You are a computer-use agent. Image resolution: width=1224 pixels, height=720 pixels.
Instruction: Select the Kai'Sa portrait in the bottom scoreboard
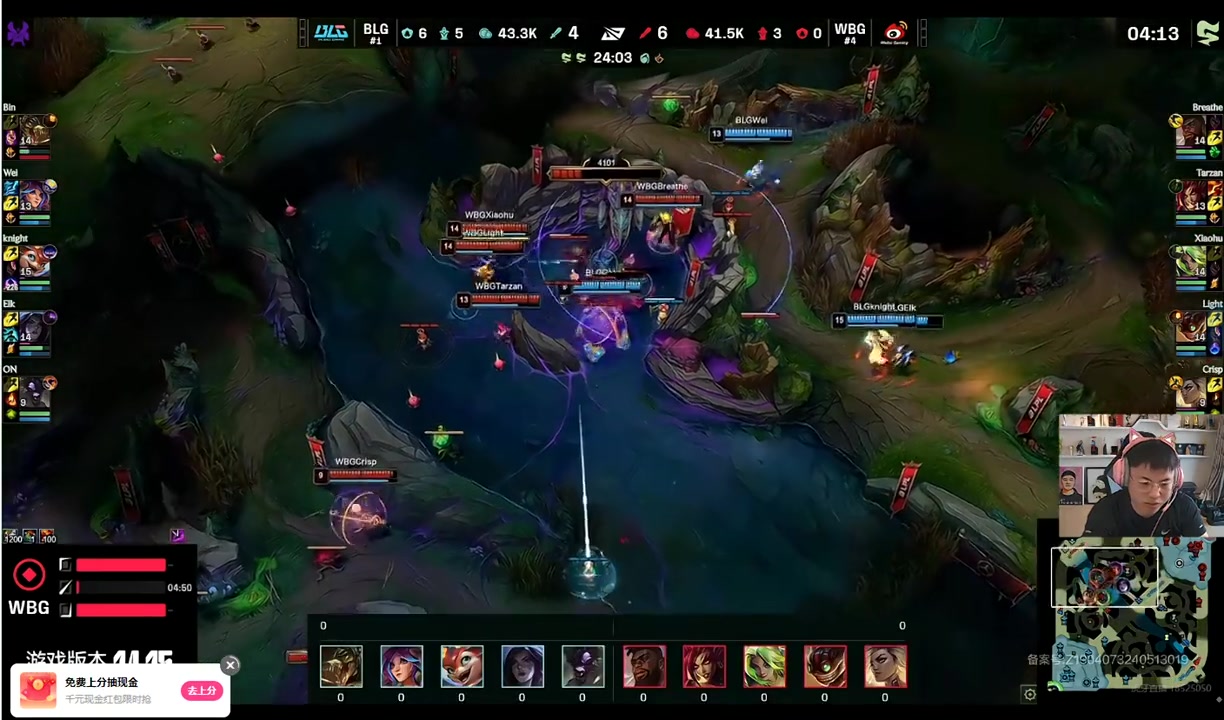(522, 666)
